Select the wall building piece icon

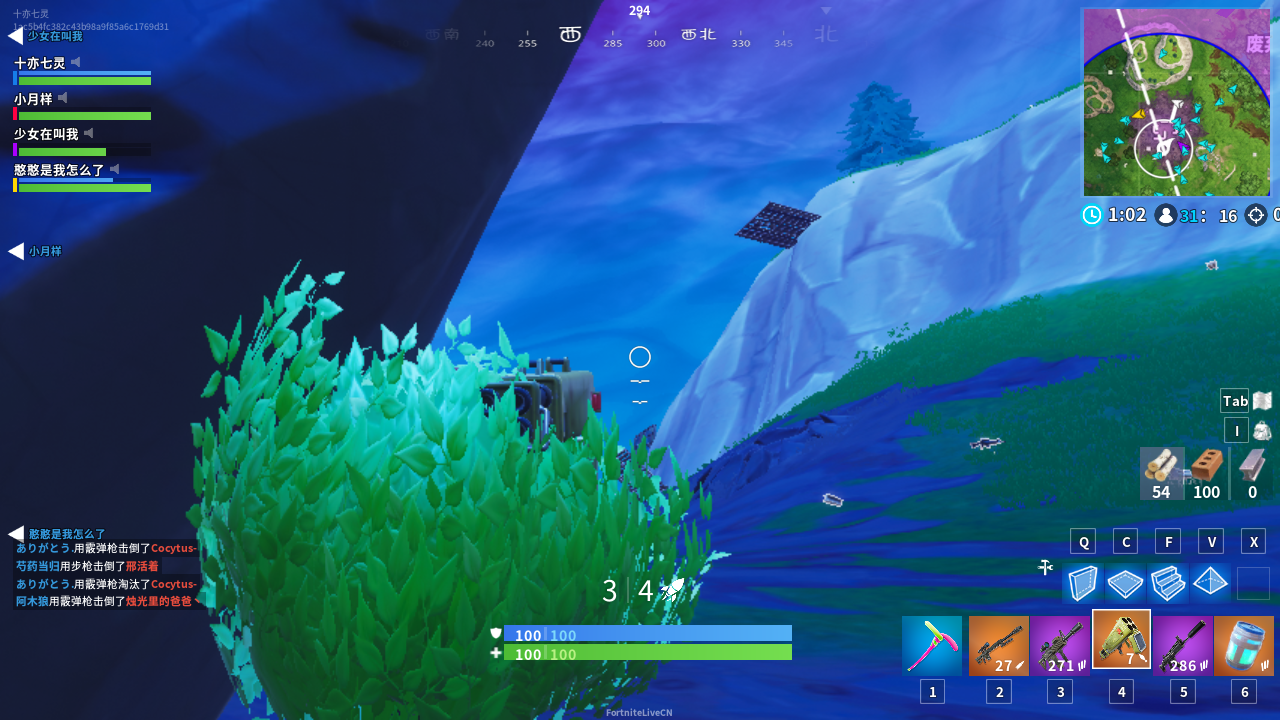[1083, 583]
